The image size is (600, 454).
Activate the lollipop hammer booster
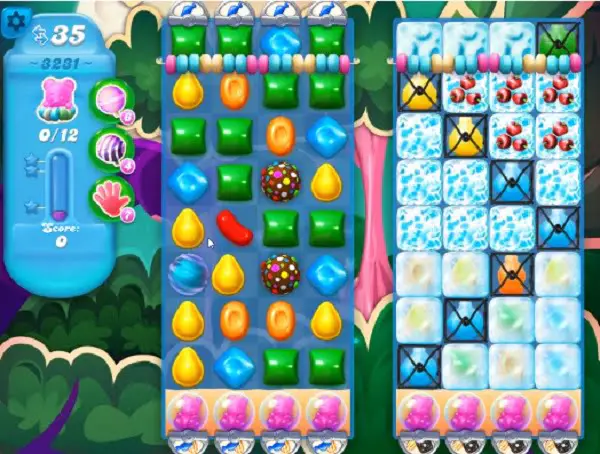point(109,98)
